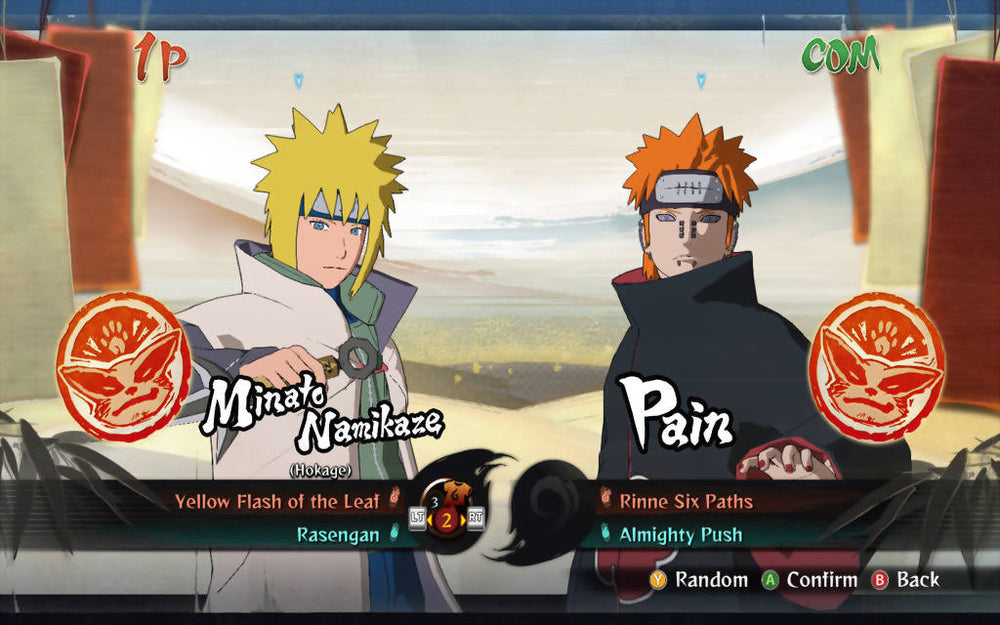
Task: Go Back from character select
Action: coord(906,580)
